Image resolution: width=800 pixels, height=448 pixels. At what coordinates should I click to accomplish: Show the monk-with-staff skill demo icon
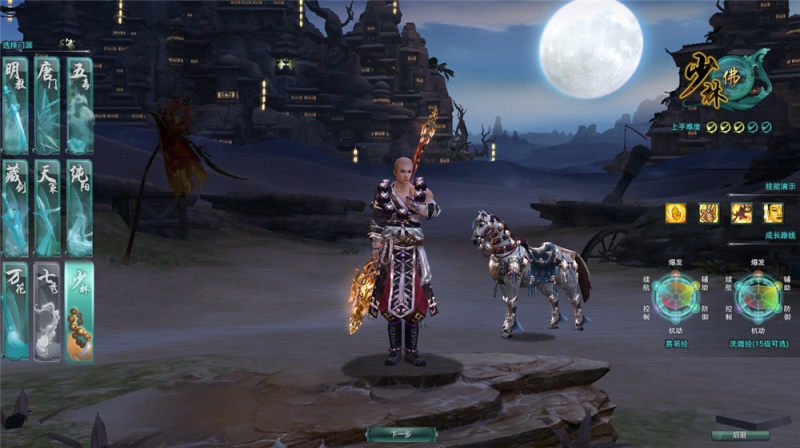709,212
